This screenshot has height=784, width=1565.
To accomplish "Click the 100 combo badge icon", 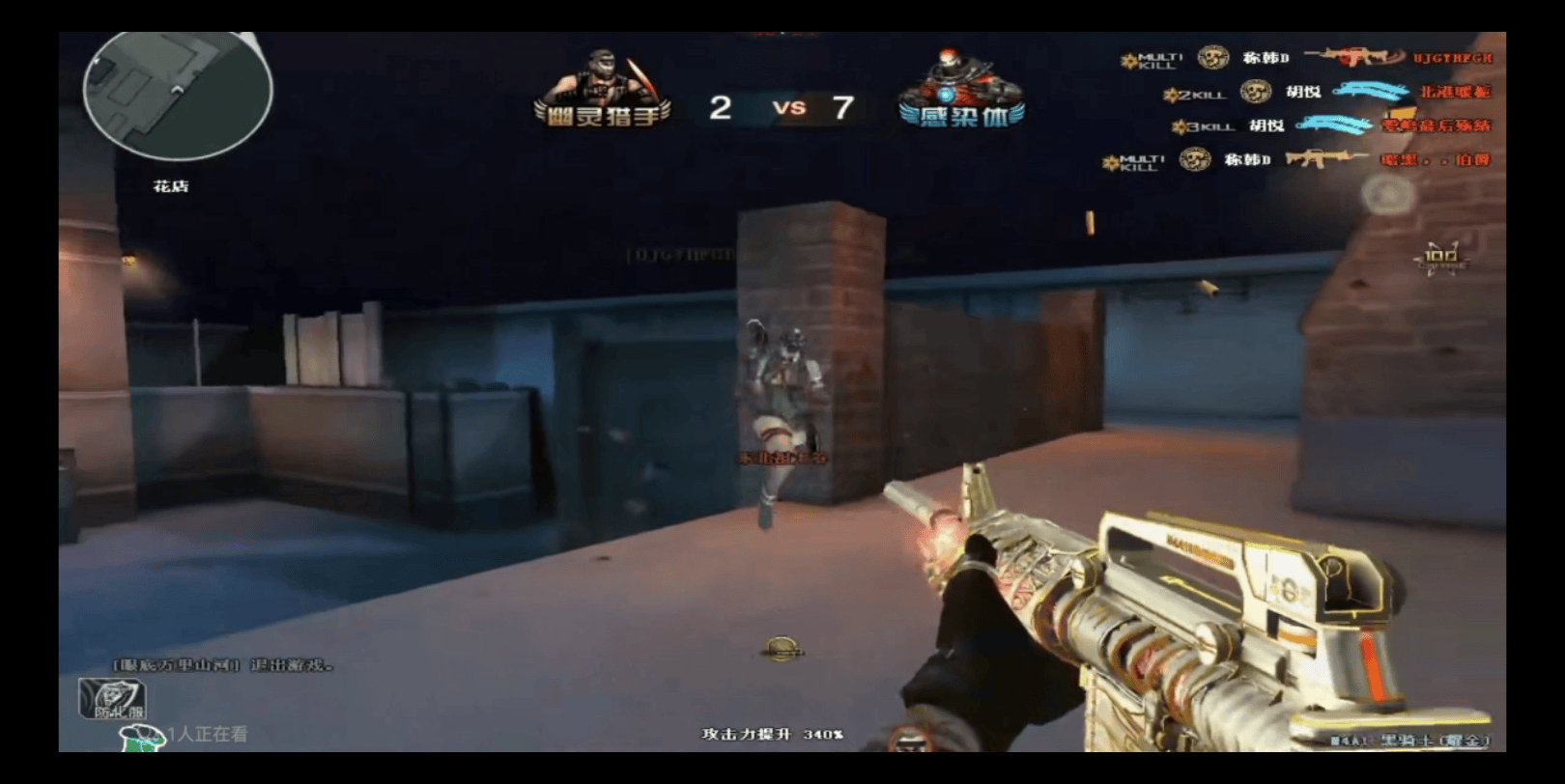I will (1440, 258).
